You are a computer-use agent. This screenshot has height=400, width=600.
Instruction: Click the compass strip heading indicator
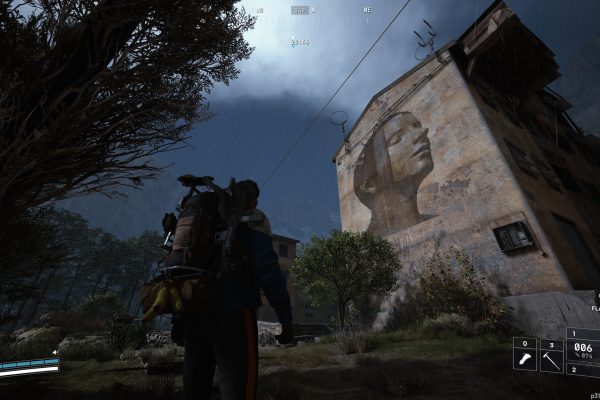[x=300, y=10]
